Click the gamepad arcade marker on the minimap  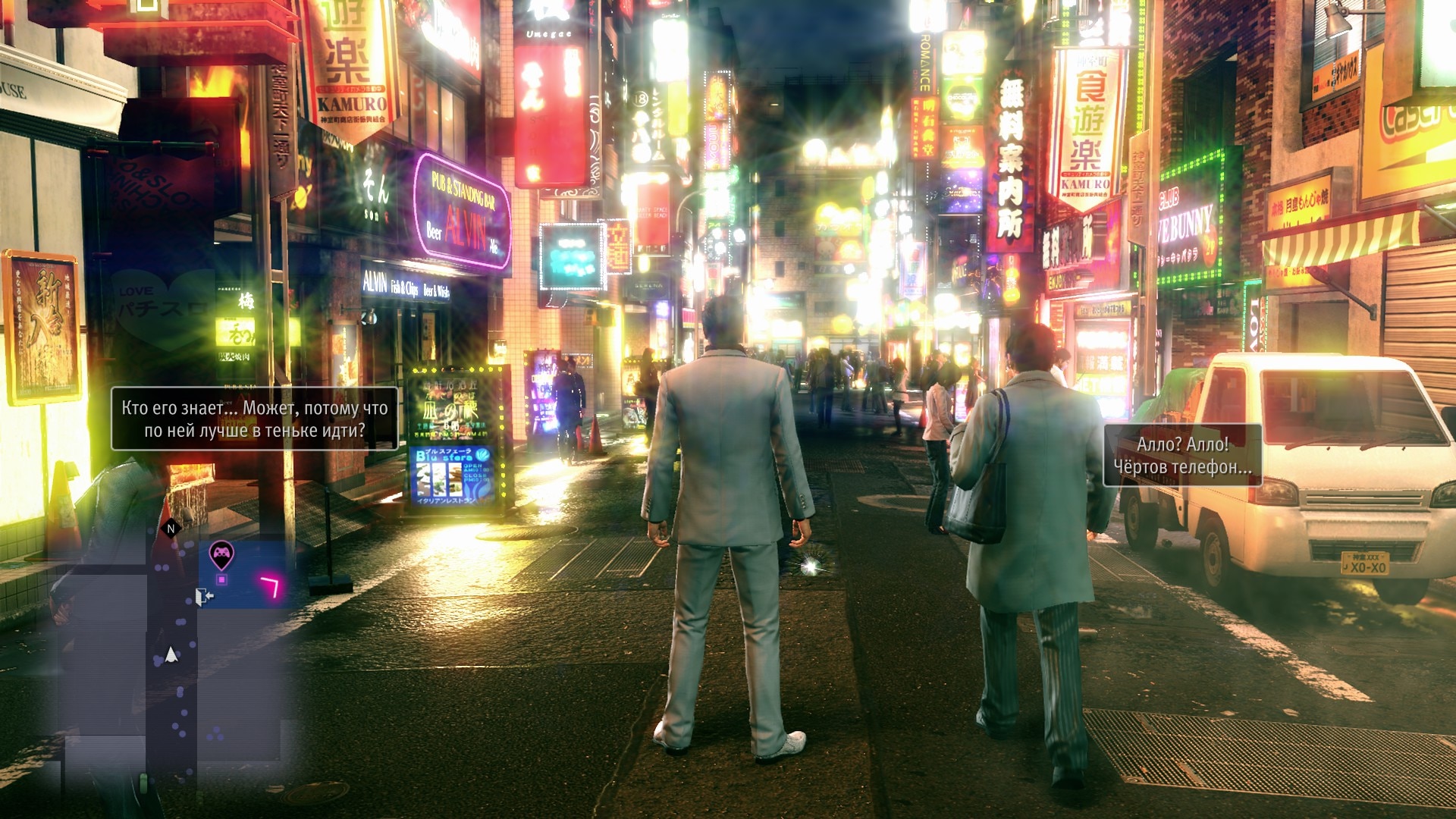221,554
